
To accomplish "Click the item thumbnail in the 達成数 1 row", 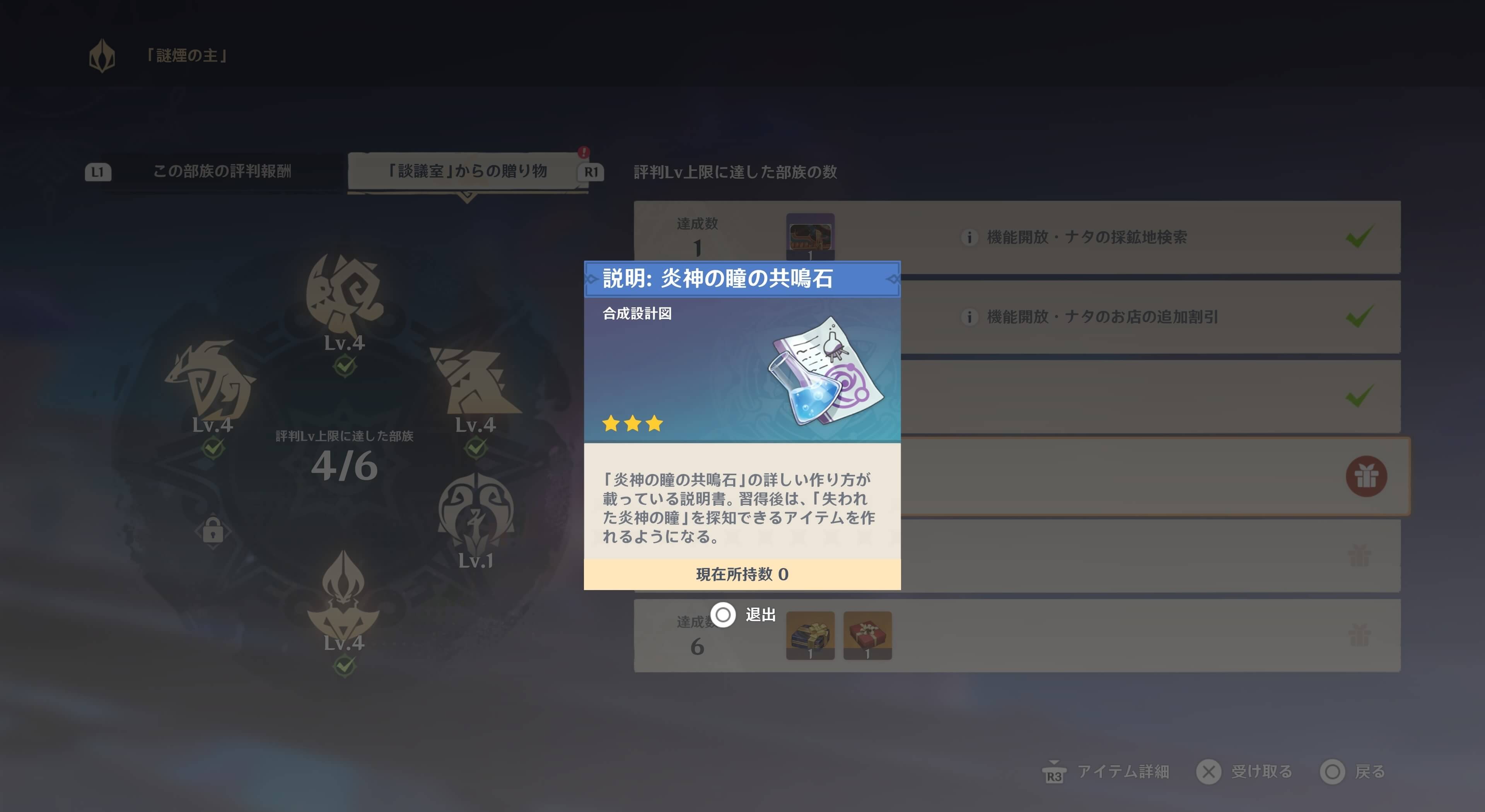I will (811, 237).
